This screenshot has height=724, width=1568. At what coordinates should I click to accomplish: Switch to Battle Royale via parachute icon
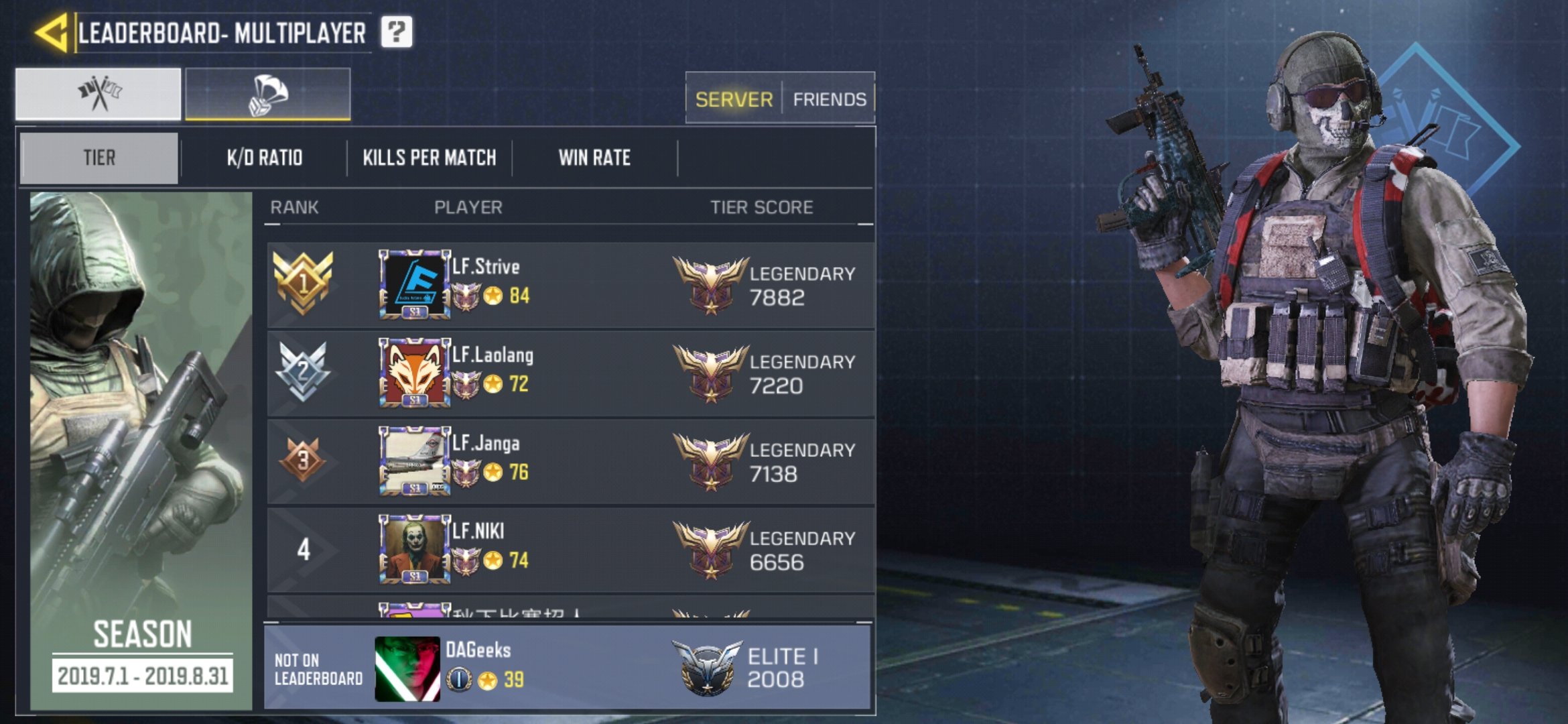[267, 94]
